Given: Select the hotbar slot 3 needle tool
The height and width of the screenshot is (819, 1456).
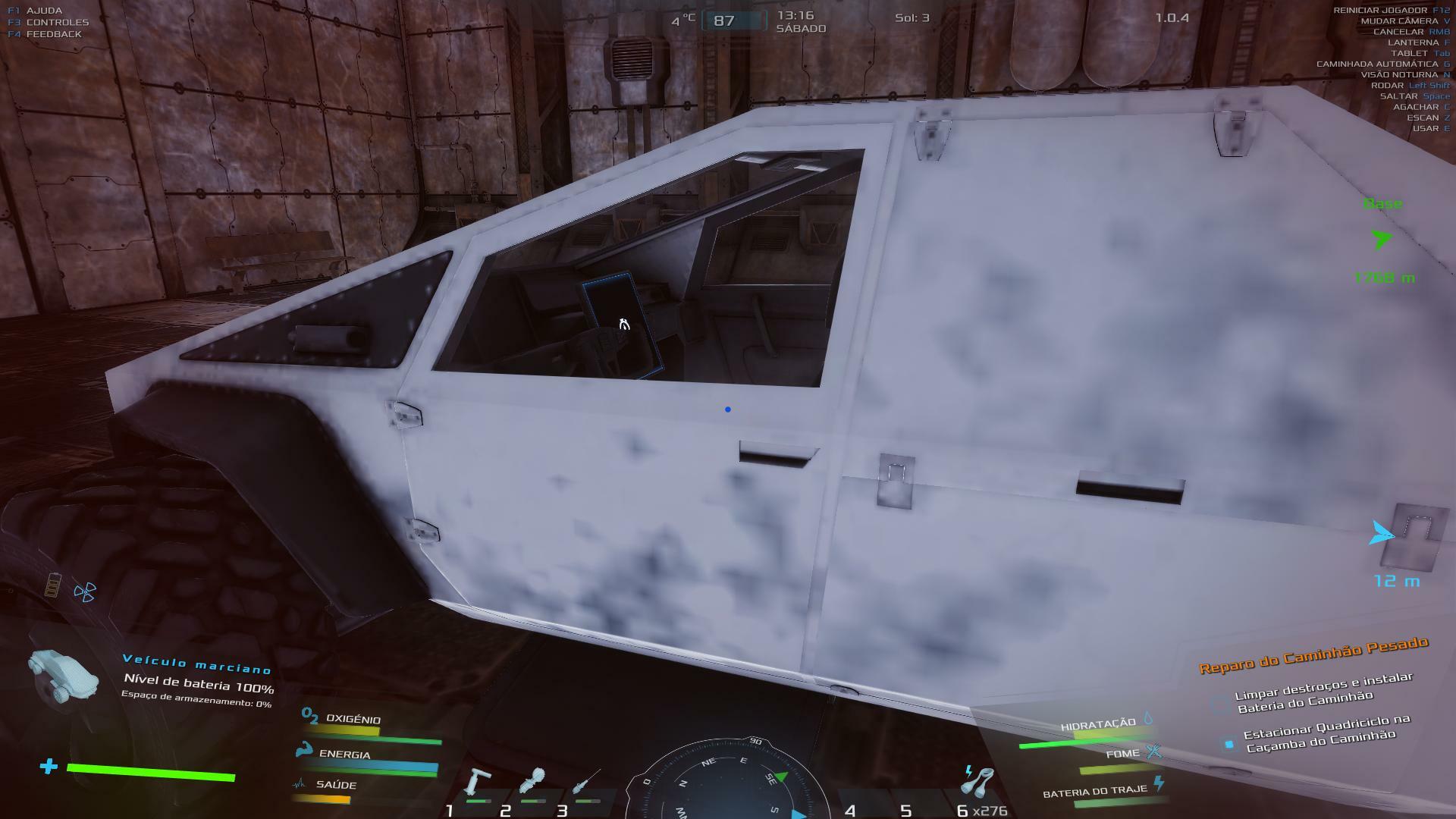Looking at the screenshot, I should (586, 783).
